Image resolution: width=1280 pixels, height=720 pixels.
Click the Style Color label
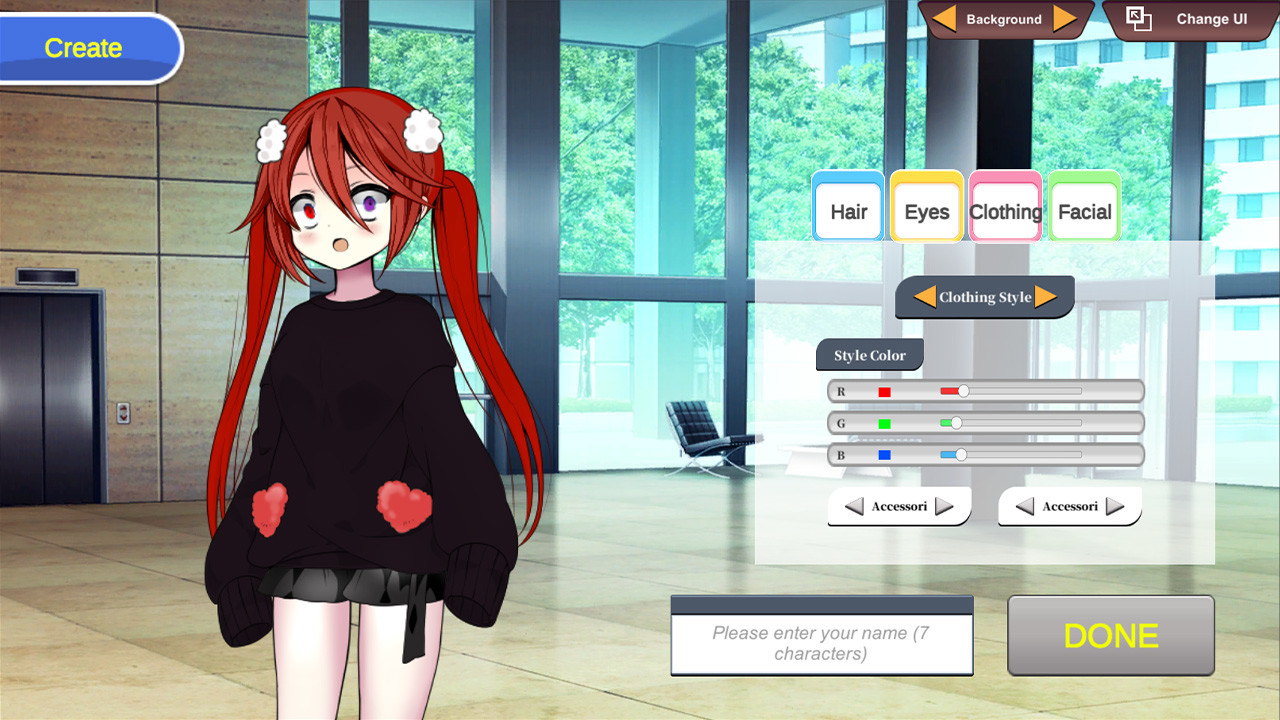(x=869, y=355)
